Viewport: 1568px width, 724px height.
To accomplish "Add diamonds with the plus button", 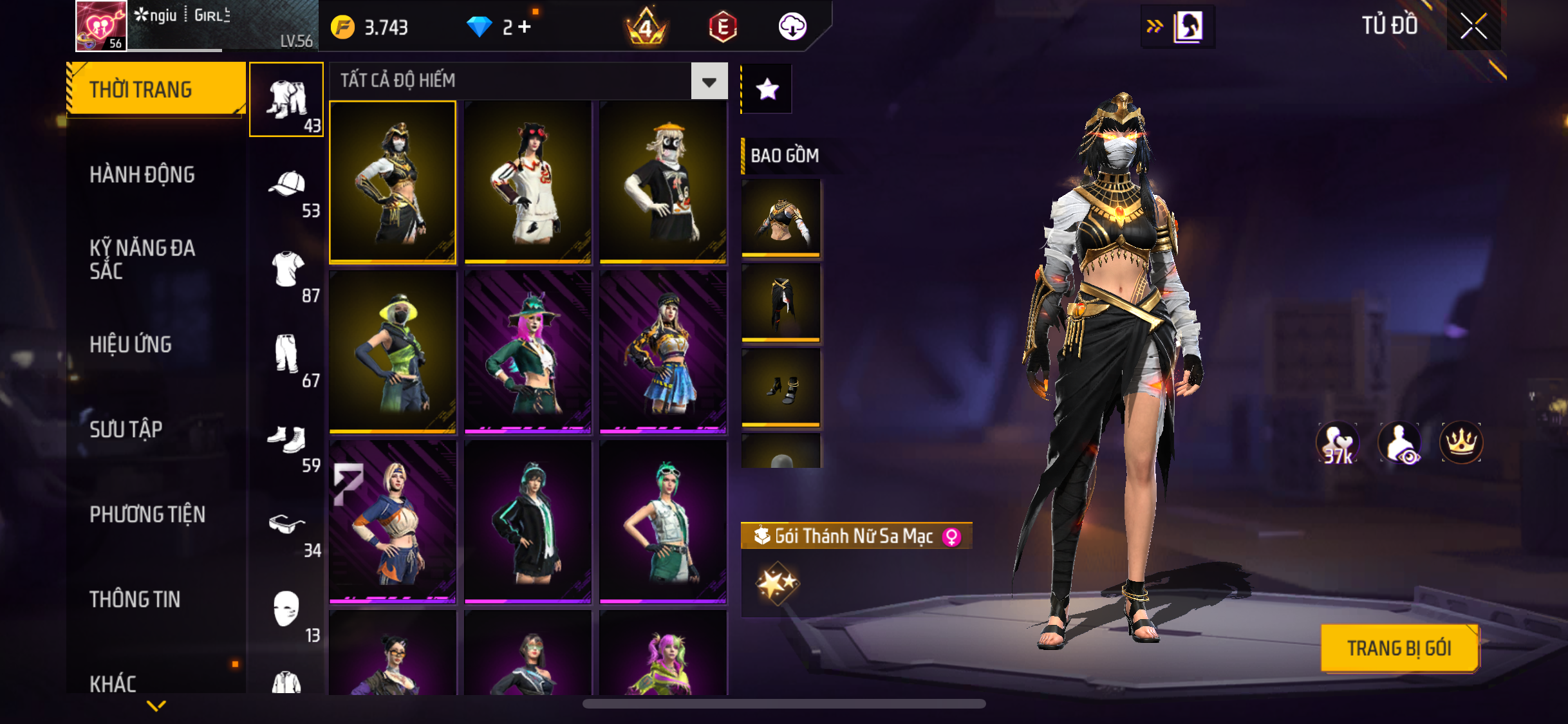I will (x=525, y=27).
